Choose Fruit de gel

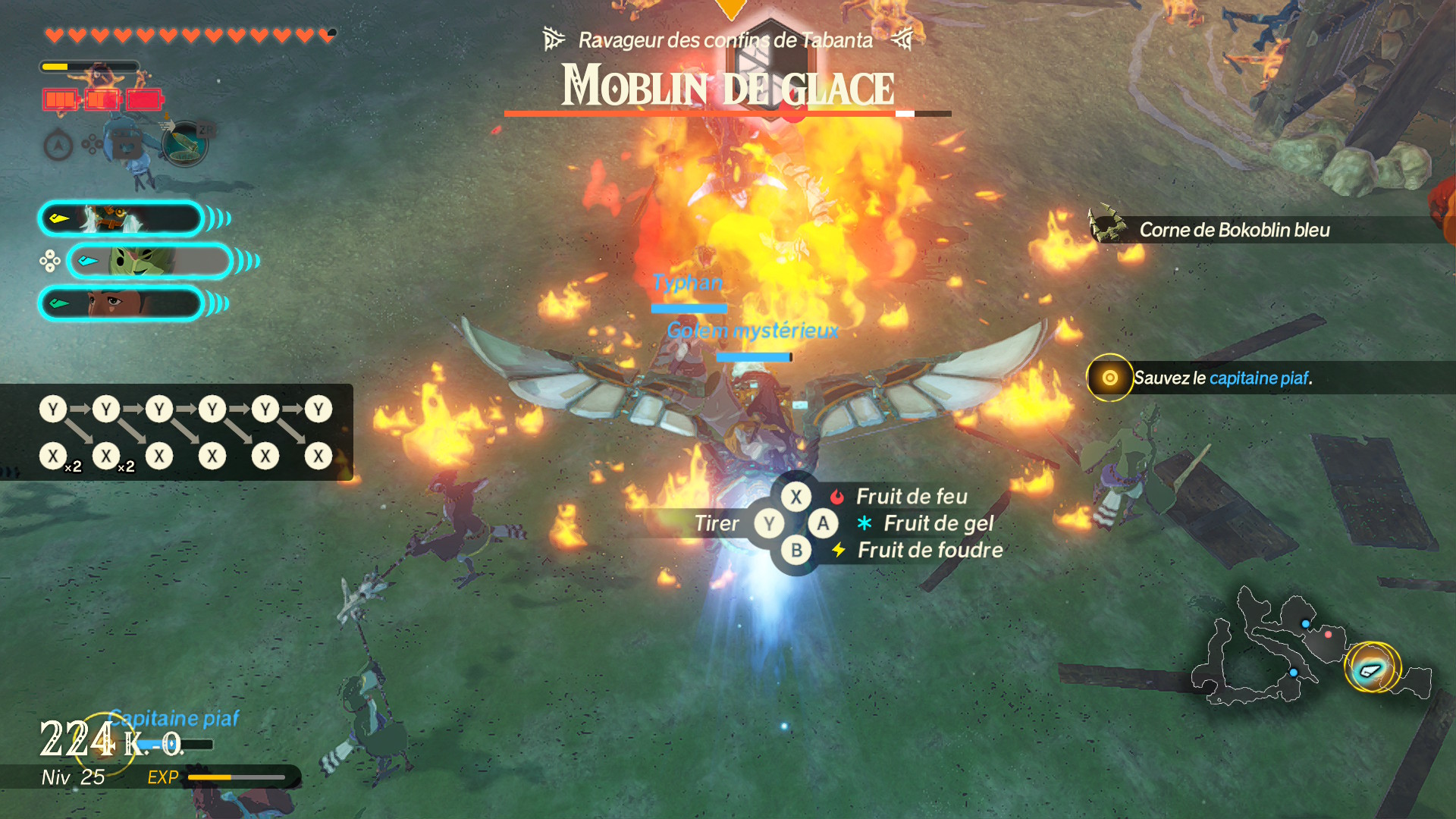point(938,524)
